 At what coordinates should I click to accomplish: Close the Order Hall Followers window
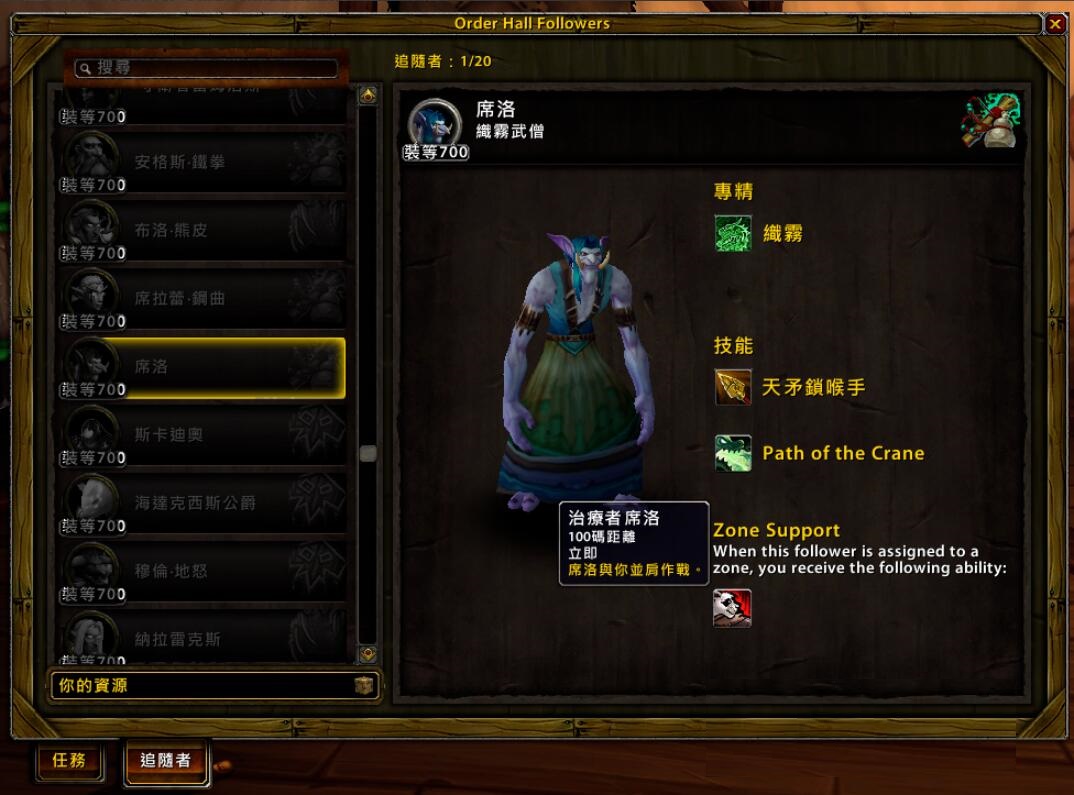click(1055, 24)
